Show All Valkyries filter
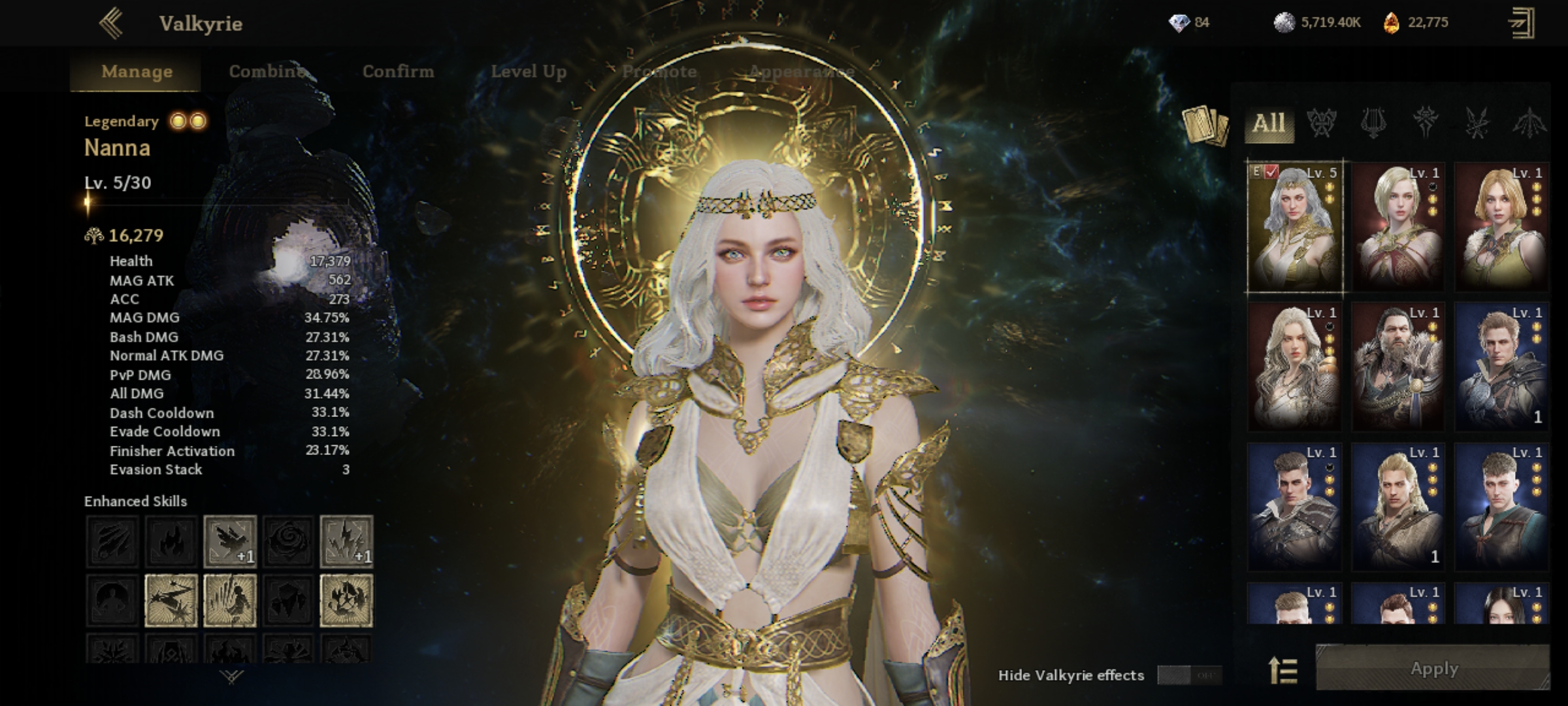Screen dimensions: 1568x706 1269,123
